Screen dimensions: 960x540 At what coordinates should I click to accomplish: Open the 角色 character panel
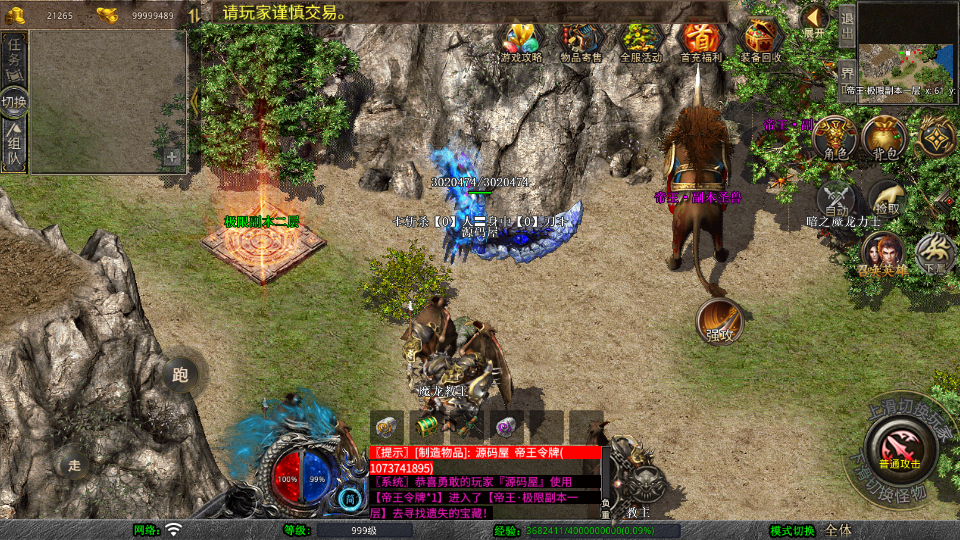click(834, 138)
